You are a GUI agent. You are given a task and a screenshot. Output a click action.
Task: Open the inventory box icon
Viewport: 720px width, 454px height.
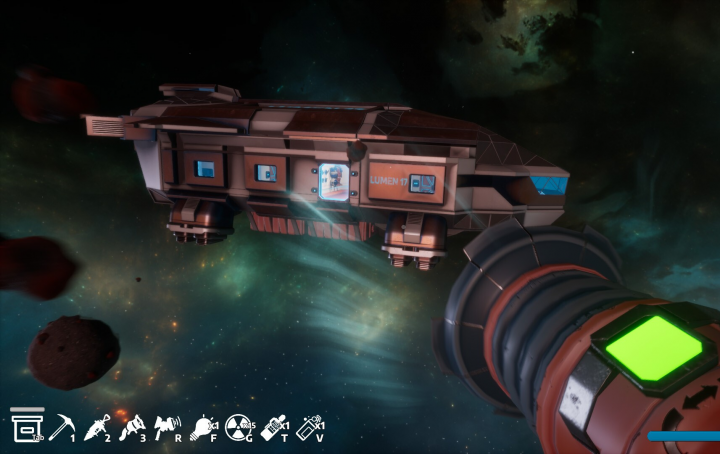coord(25,426)
